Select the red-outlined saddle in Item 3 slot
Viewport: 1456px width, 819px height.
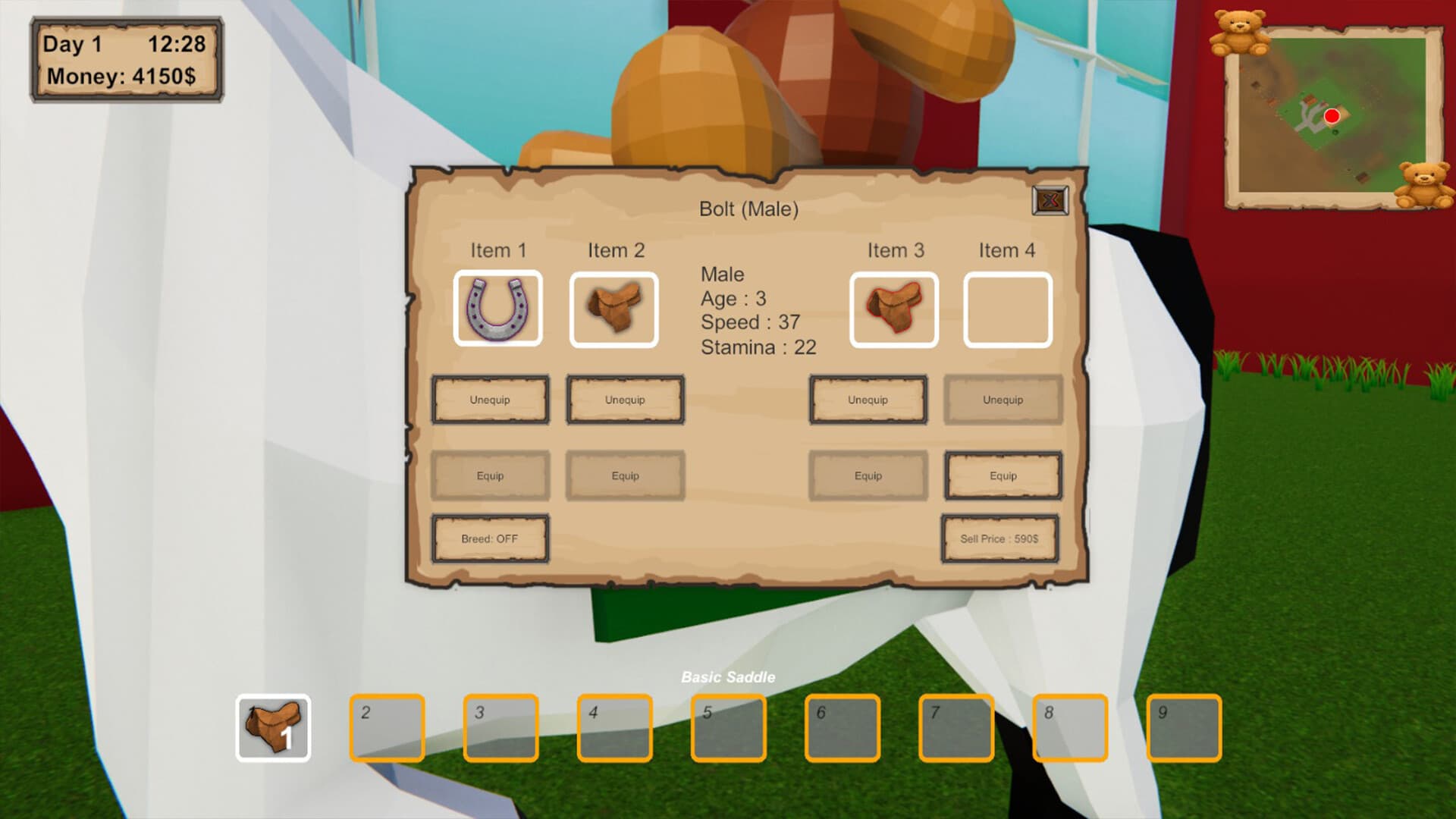pos(894,309)
